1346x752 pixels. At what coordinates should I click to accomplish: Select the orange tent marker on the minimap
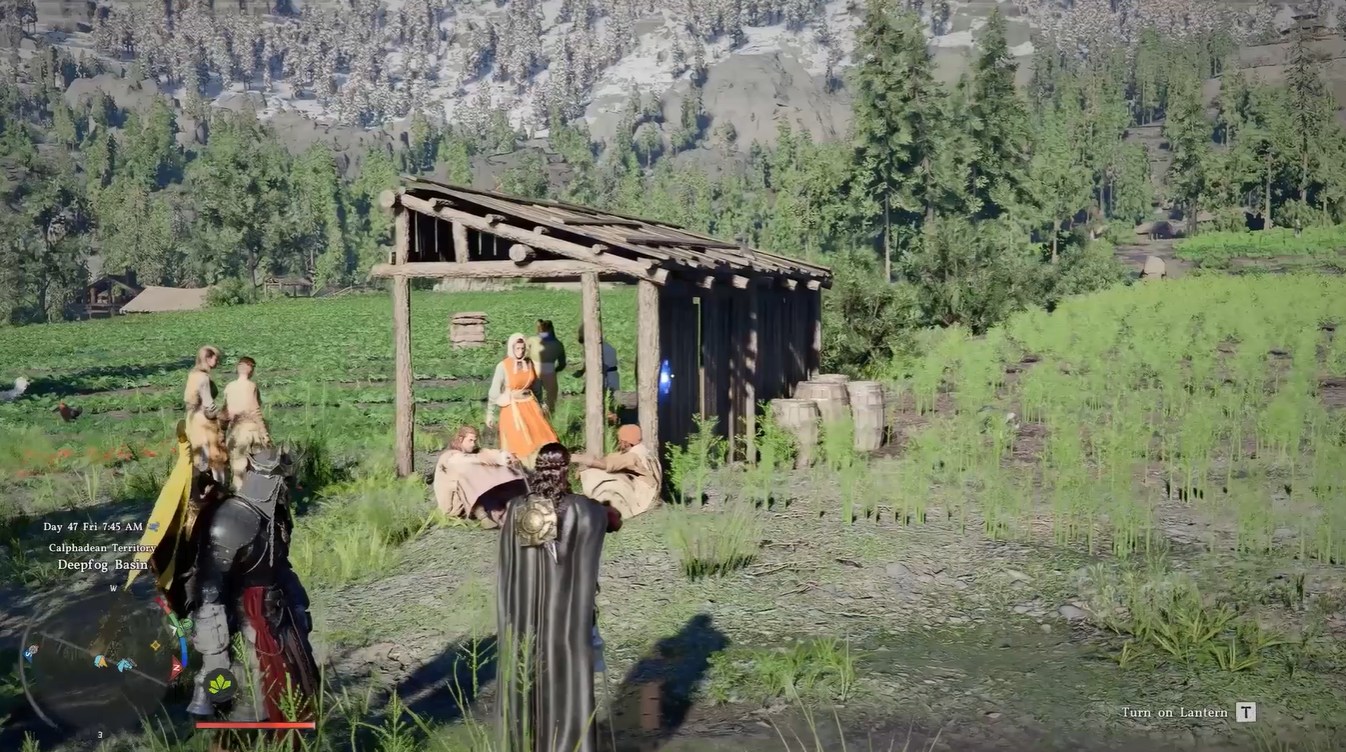100,661
